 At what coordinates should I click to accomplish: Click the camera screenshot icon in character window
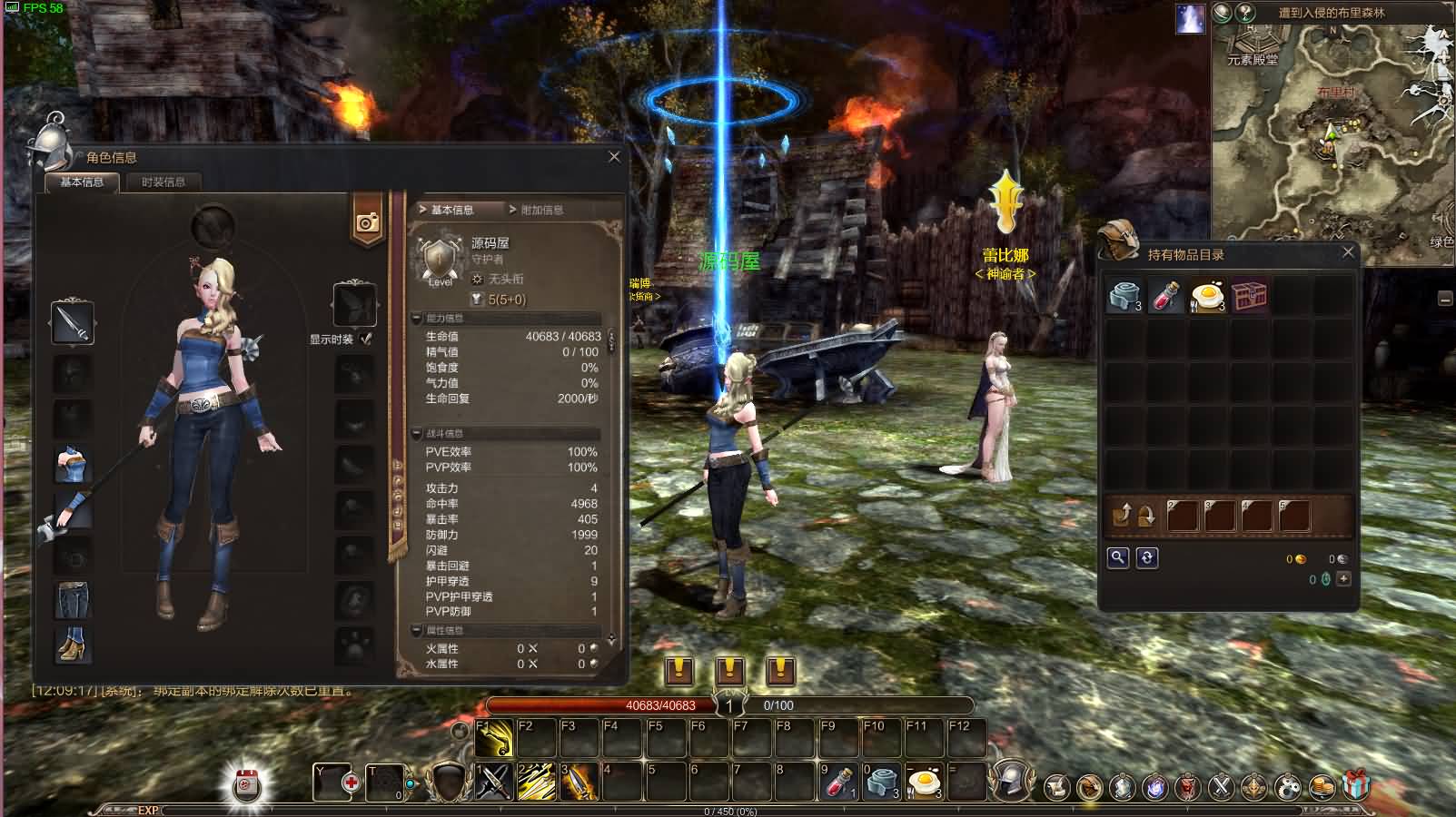[366, 221]
